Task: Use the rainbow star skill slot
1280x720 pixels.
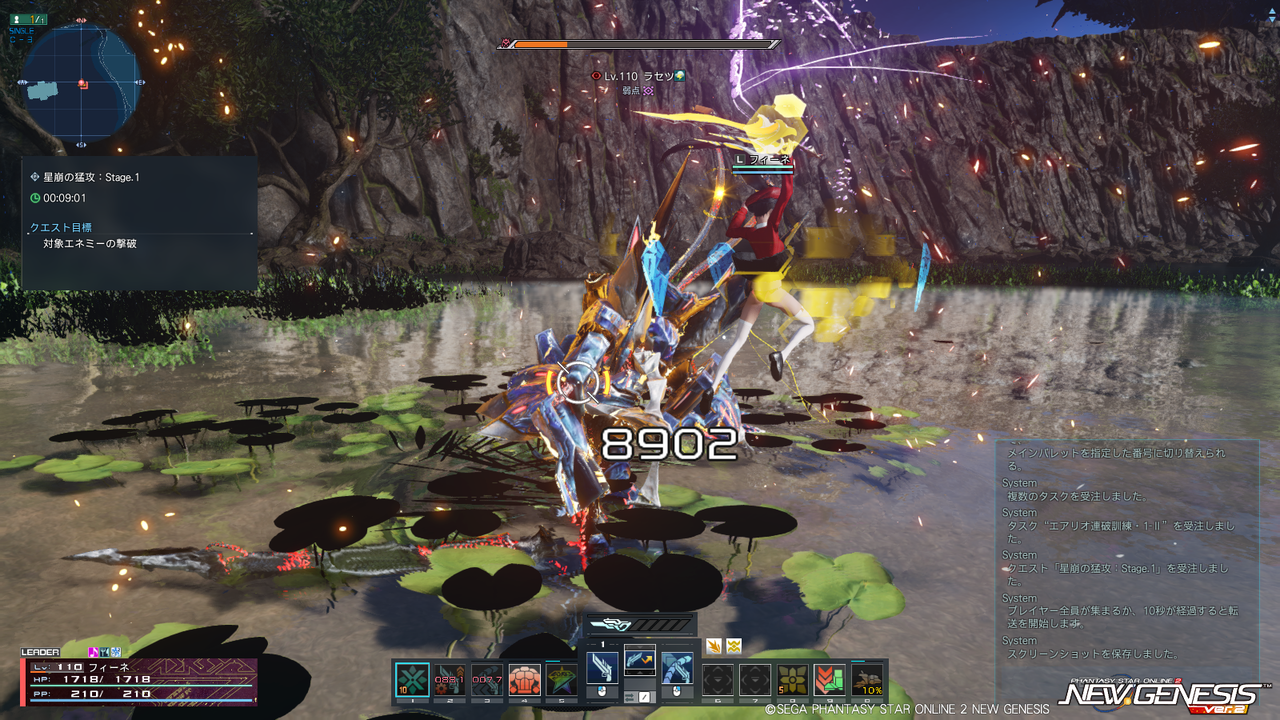Action: click(x=561, y=680)
